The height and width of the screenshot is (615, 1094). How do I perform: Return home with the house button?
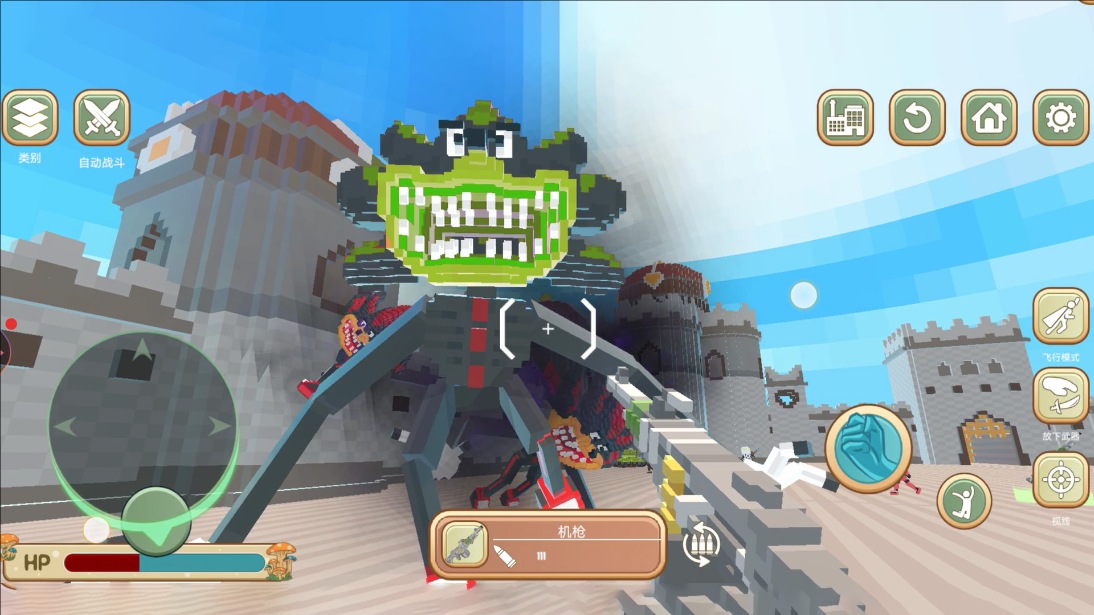coord(989,118)
